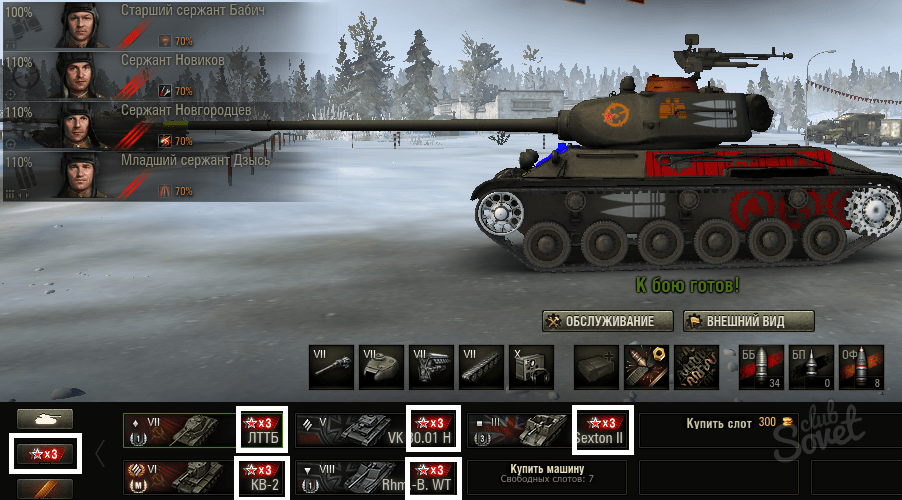Toggle the x3 bonus carousel filter

click(x=44, y=454)
